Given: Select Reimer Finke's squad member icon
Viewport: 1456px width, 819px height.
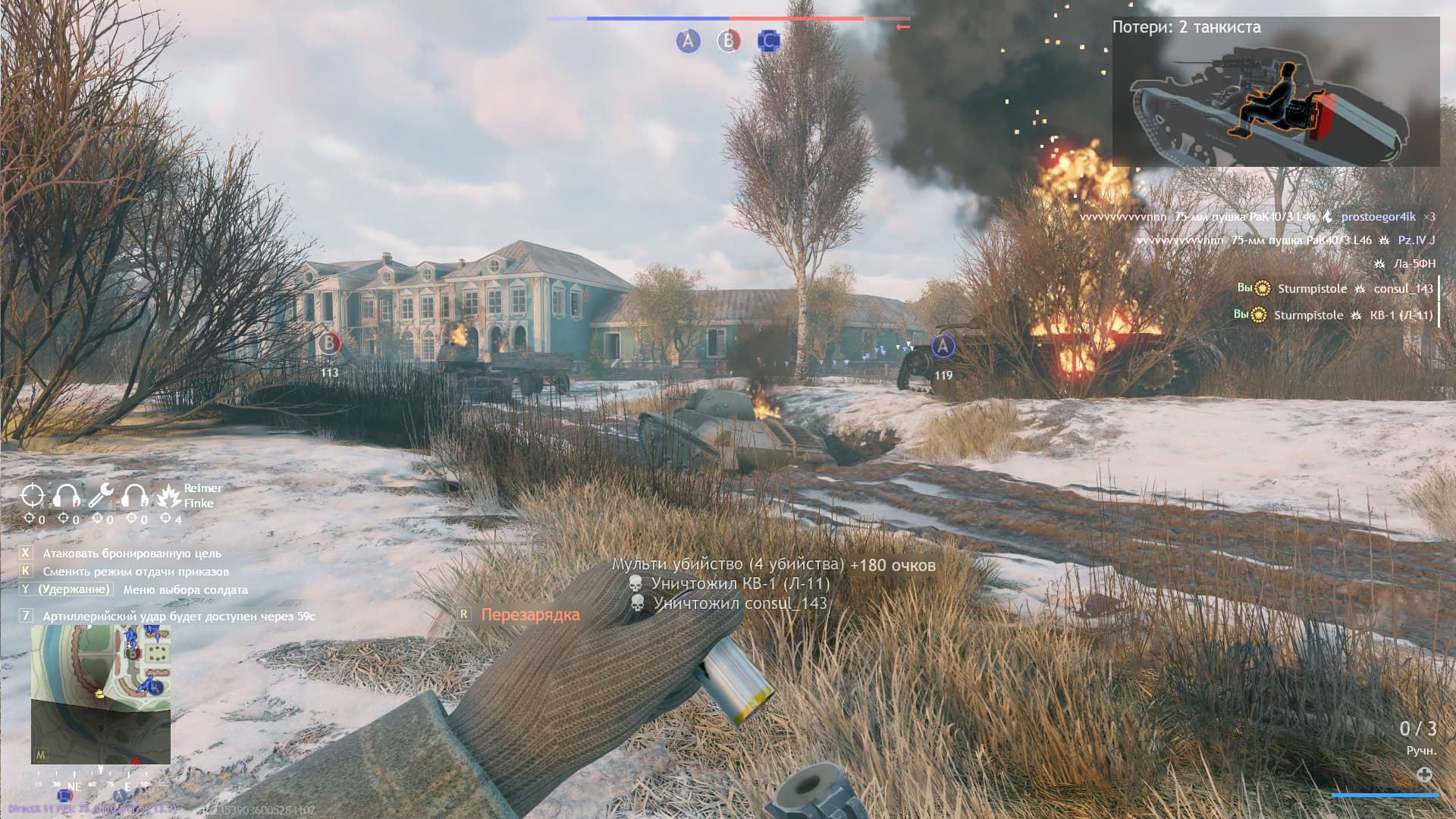Looking at the screenshot, I should click(x=168, y=497).
